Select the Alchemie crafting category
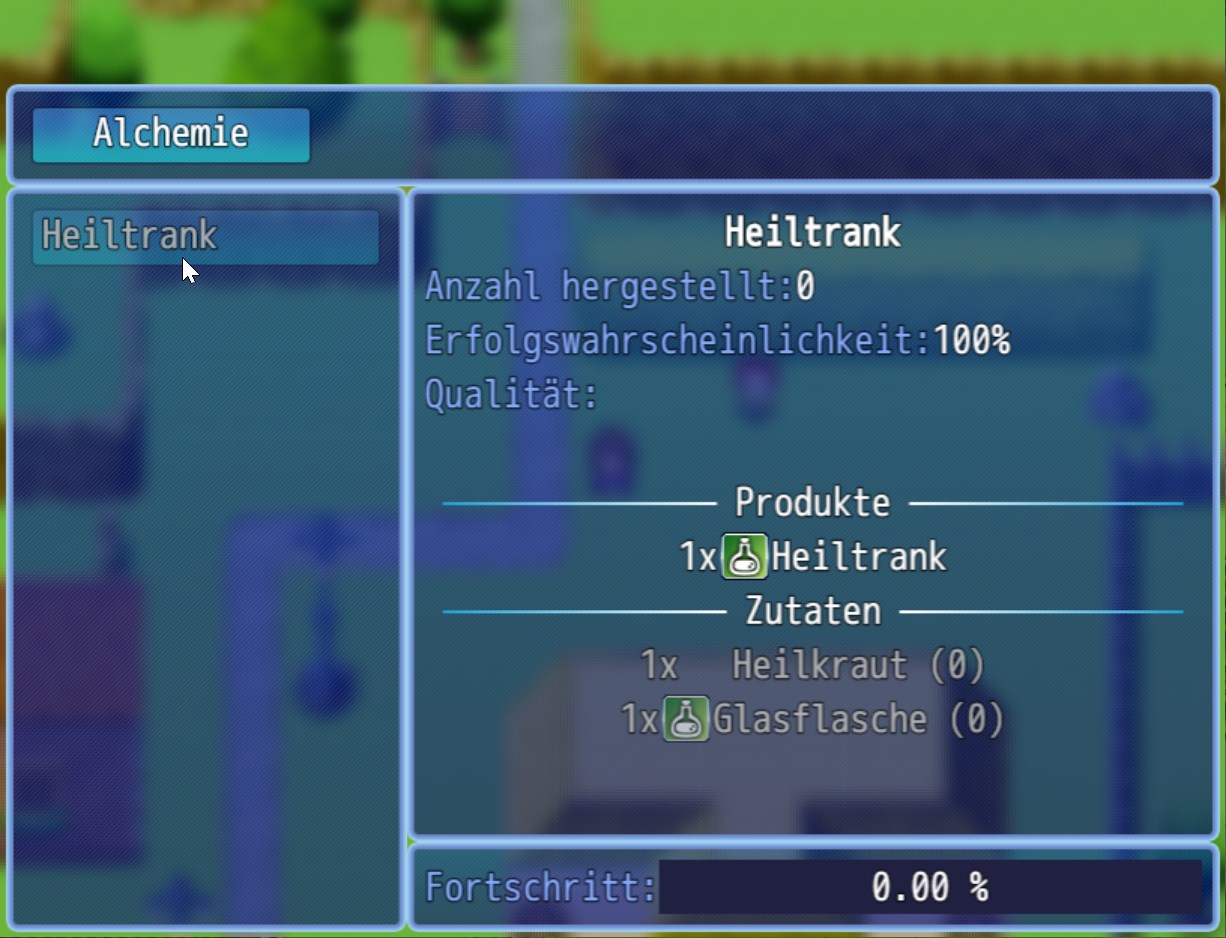1226x938 pixels. pyautogui.click(x=171, y=134)
